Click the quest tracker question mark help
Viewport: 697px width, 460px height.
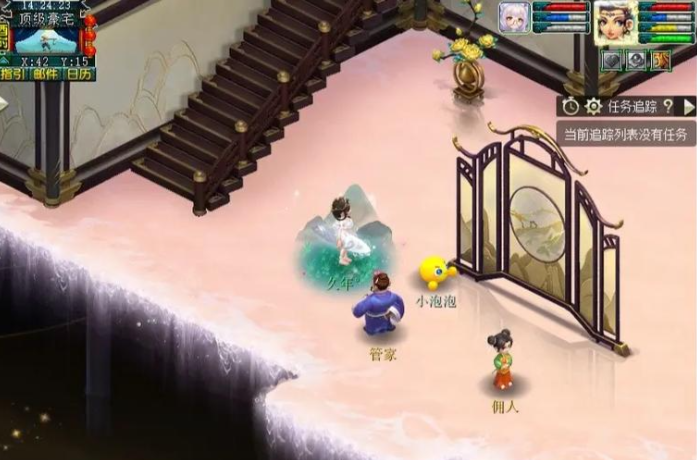coord(667,106)
